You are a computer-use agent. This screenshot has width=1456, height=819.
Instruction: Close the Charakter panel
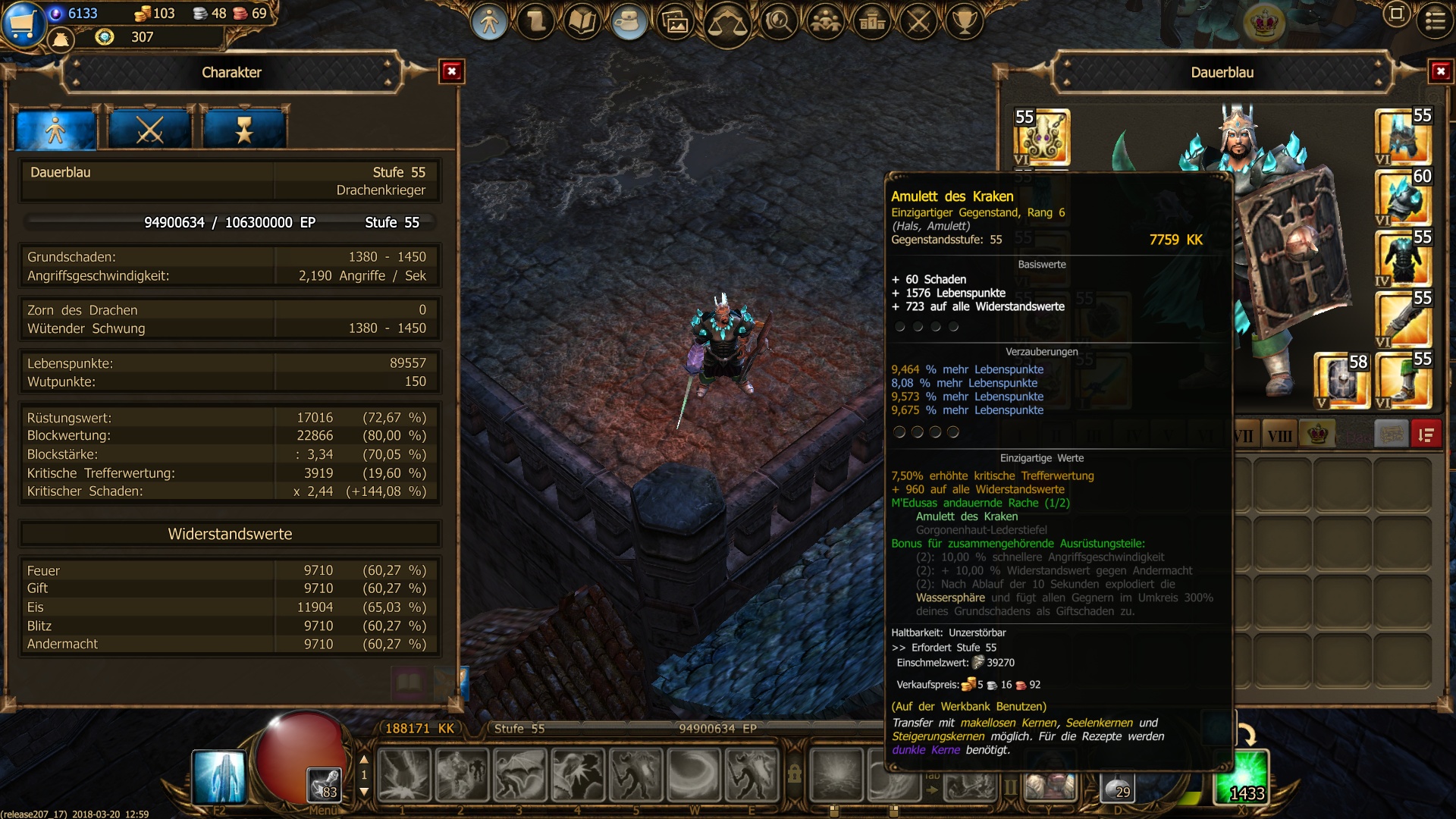coord(452,72)
